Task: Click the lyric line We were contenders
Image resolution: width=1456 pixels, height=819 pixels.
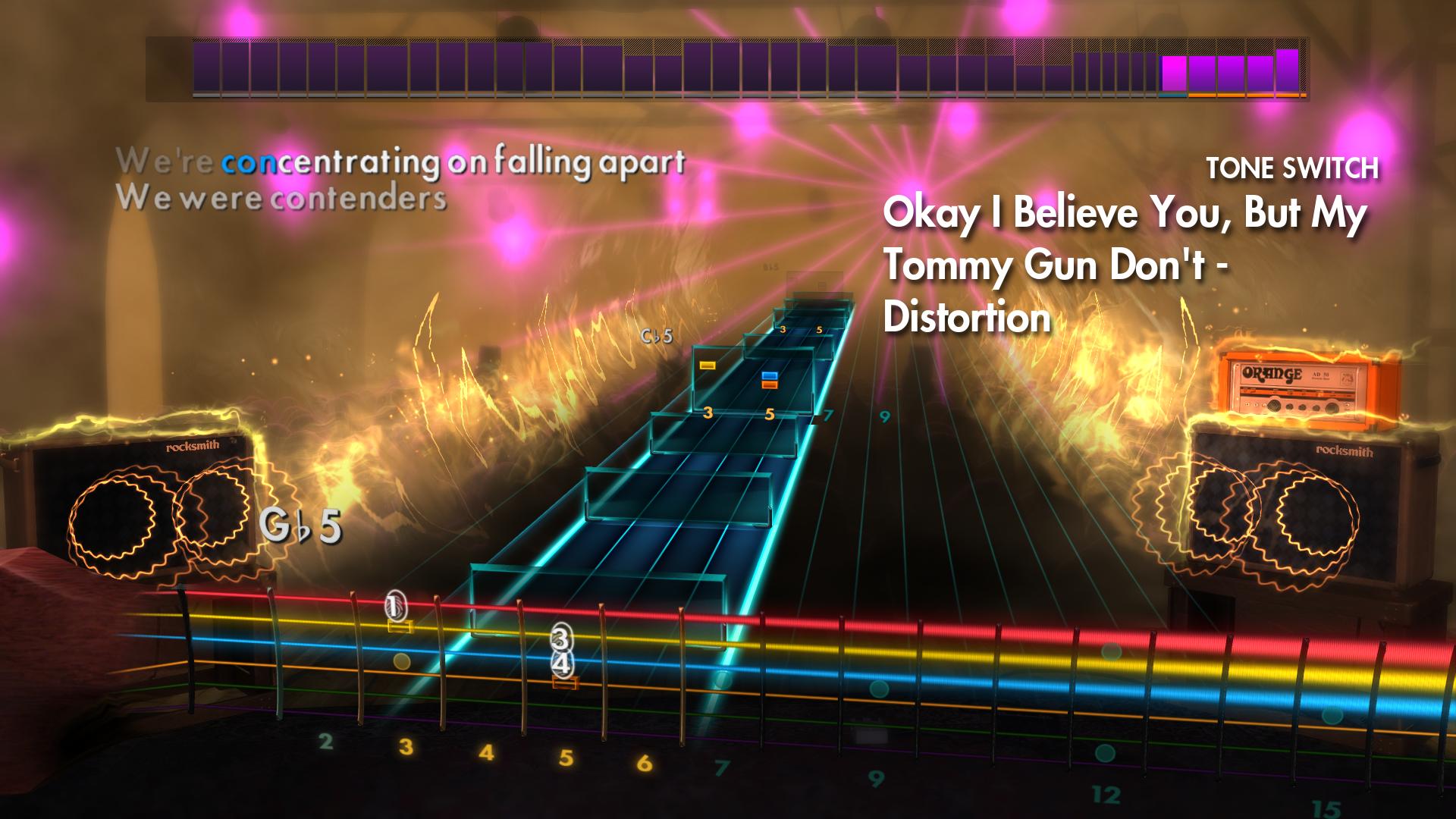Action: [x=281, y=199]
